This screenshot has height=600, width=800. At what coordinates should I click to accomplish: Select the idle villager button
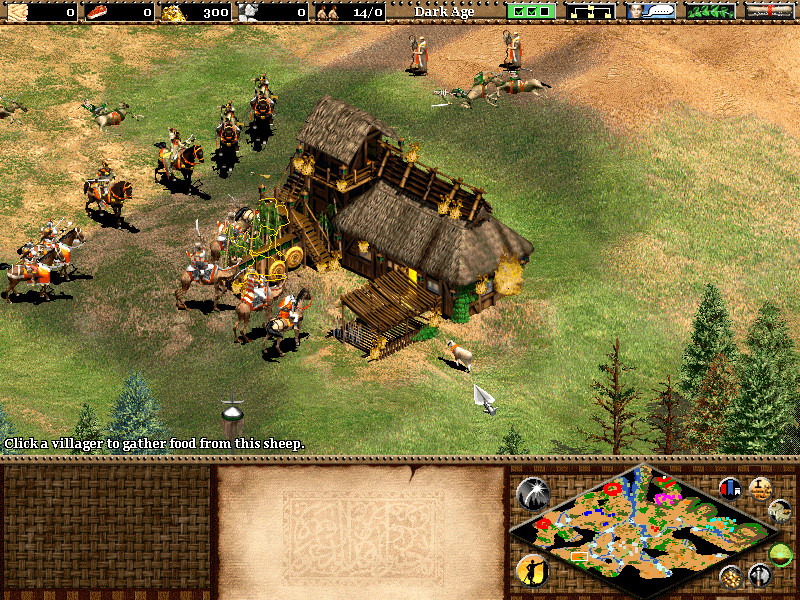point(531,570)
